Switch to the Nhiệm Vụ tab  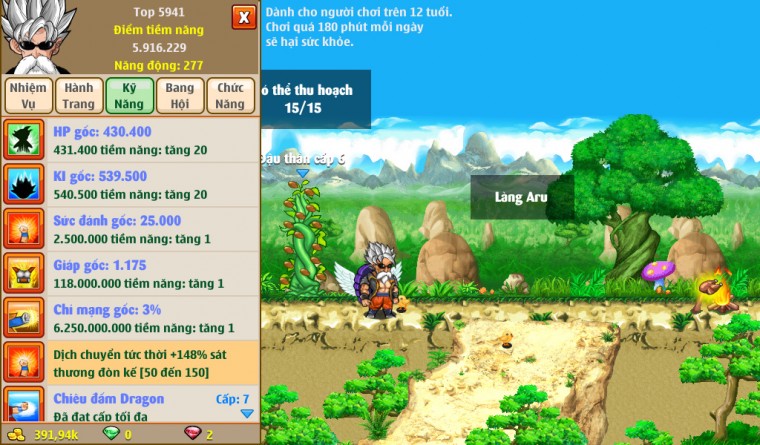(27, 96)
